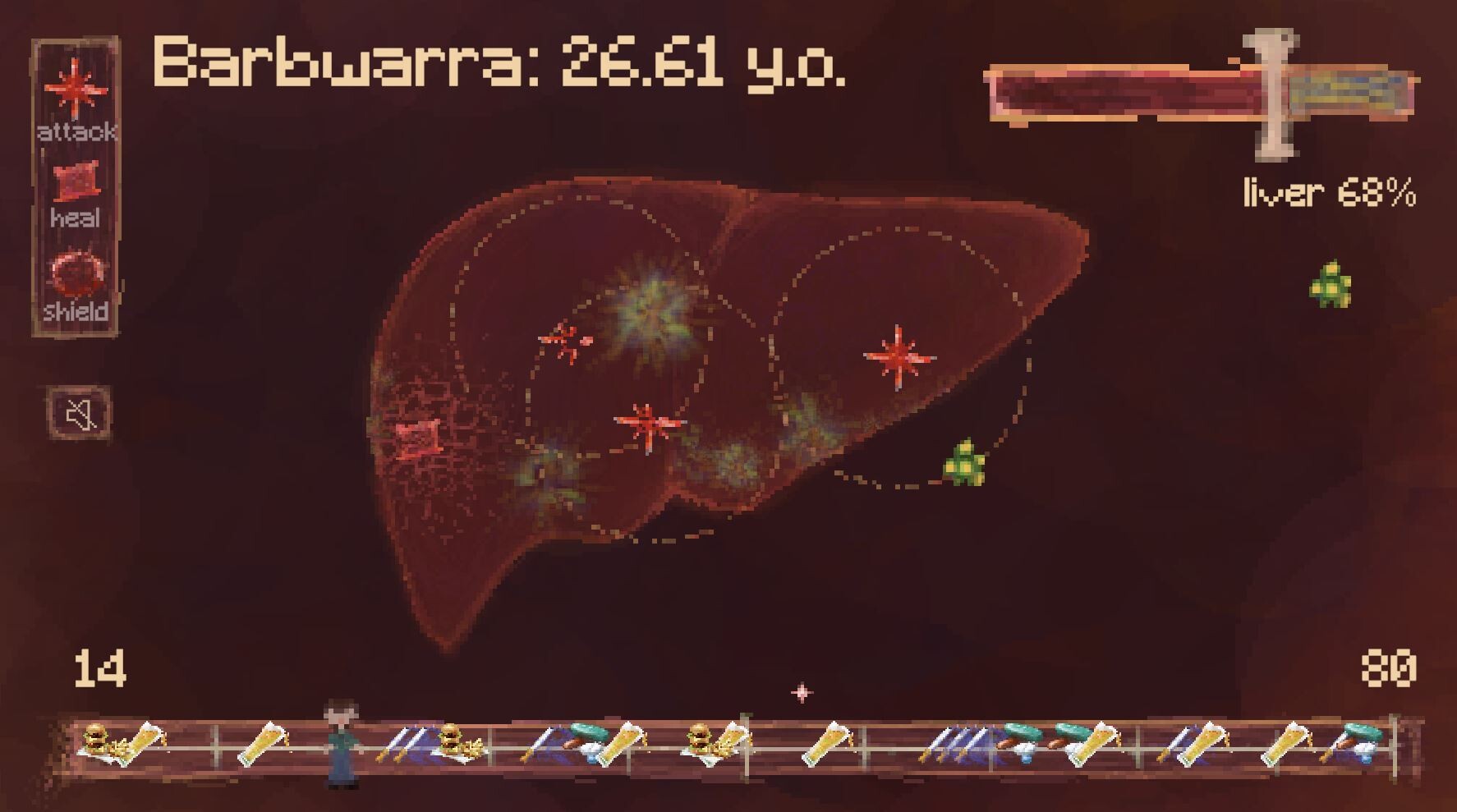1457x812 pixels.
Task: Select the attack ability in the sidebar
Action: coord(77,90)
